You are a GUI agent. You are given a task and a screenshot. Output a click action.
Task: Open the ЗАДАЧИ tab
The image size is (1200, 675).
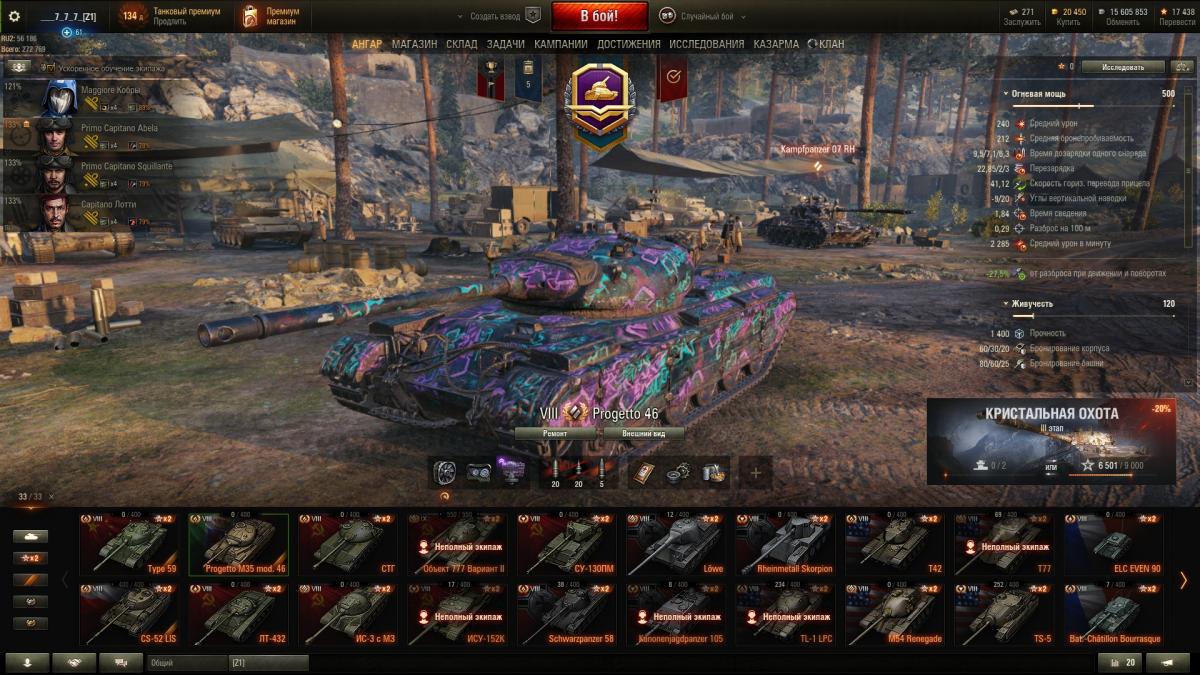pyautogui.click(x=505, y=44)
